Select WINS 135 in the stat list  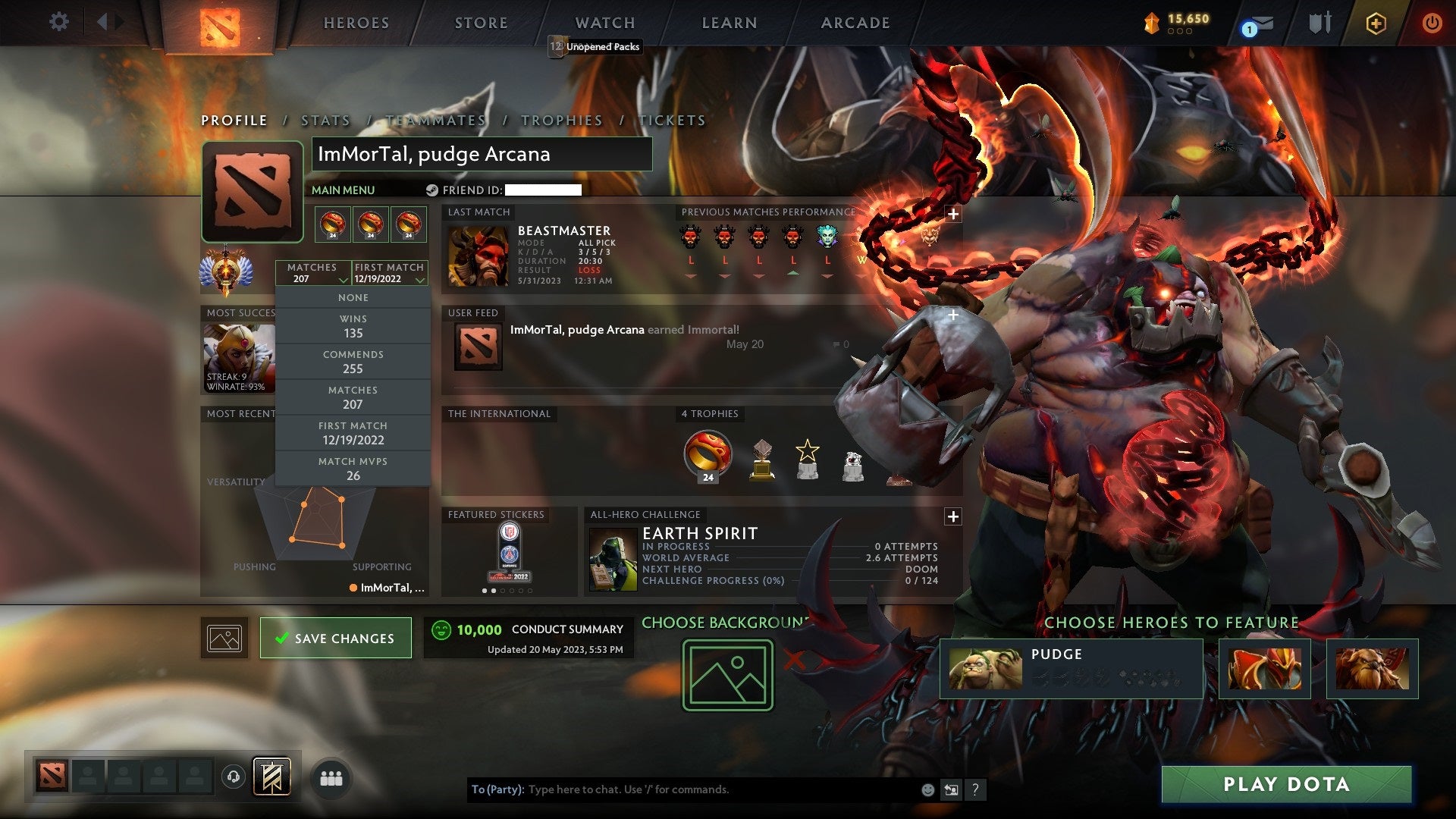click(x=353, y=325)
